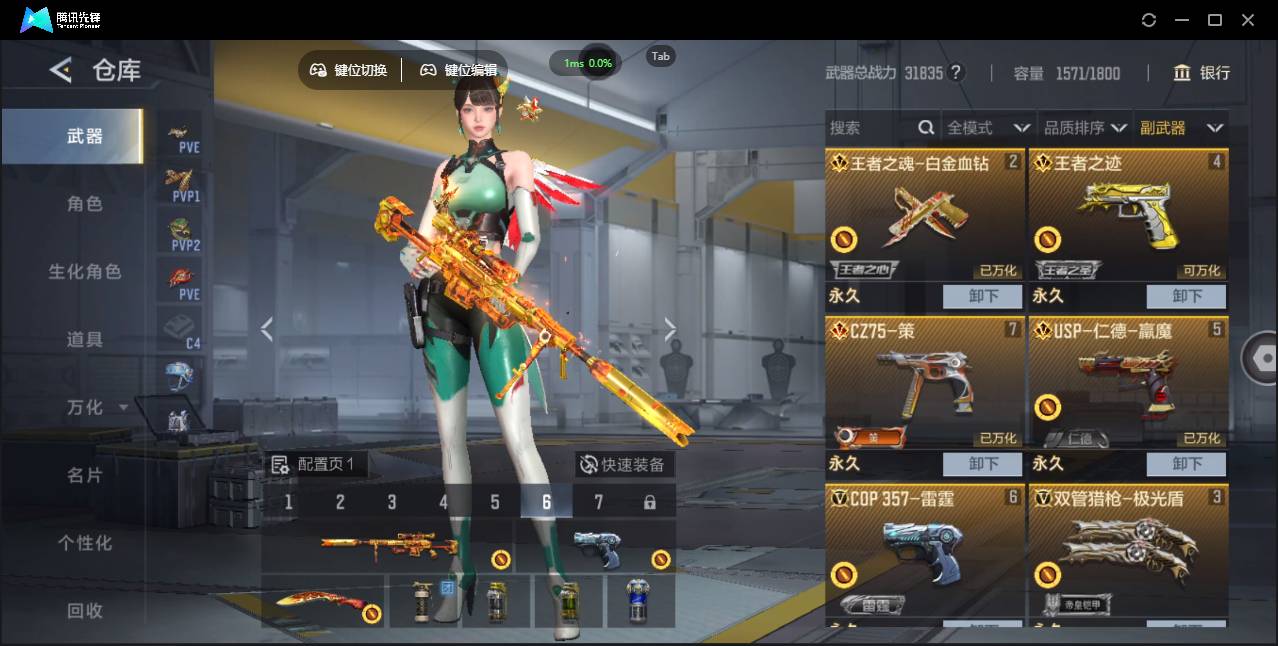
Task: Open the 品质排序 sort dropdown
Action: 1085,128
